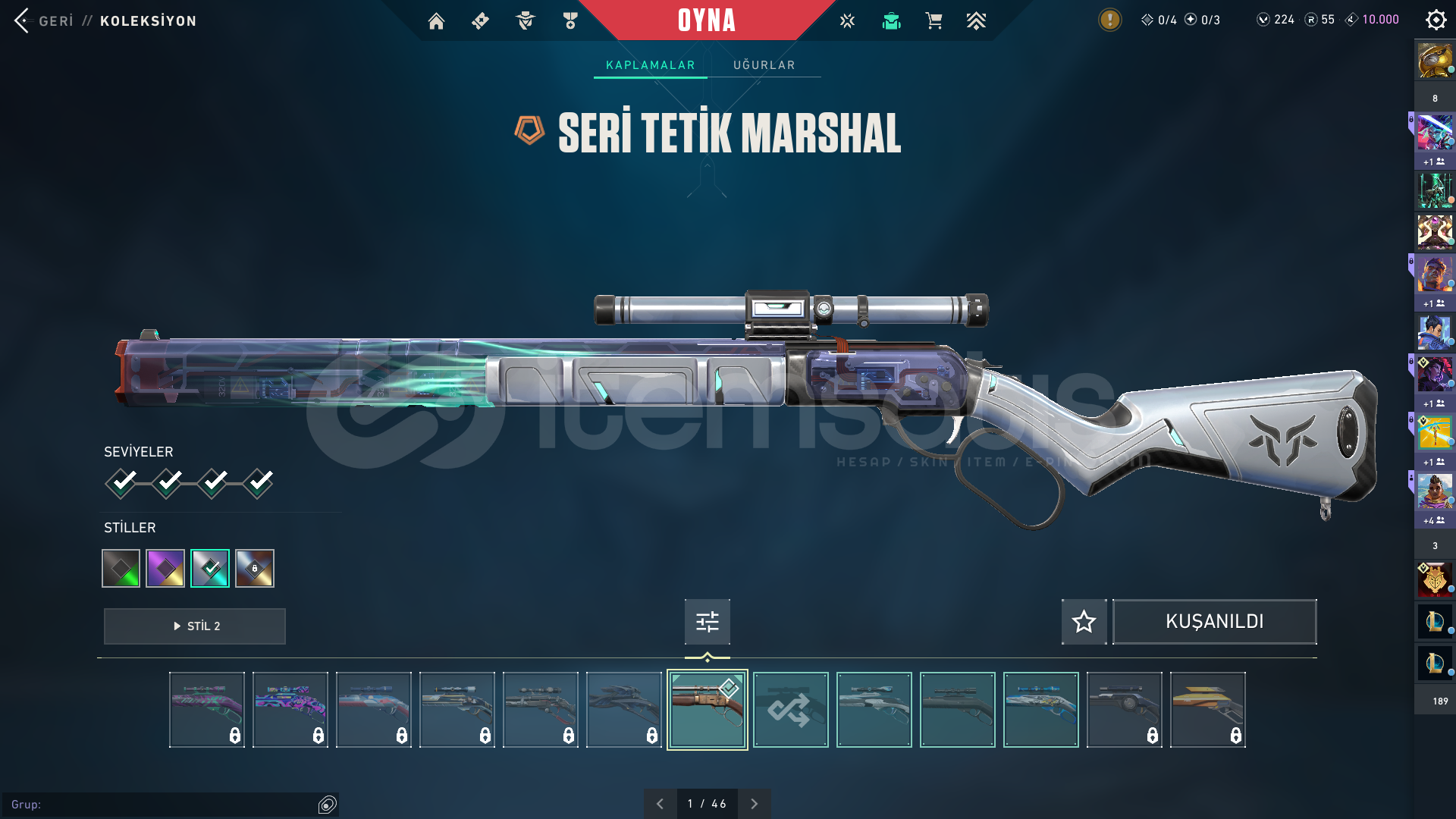Switch to the UĞURLAR tab

[764, 65]
